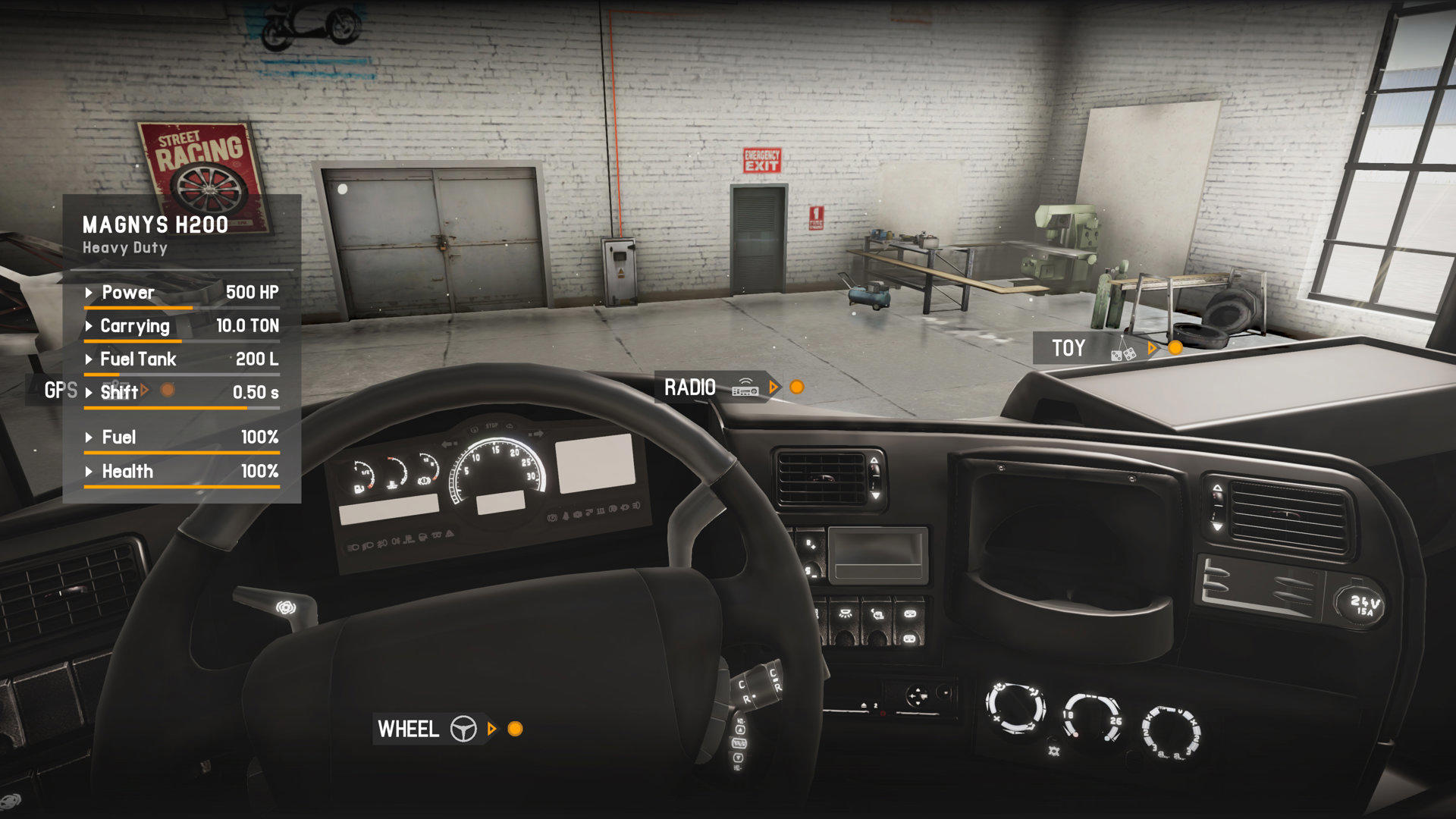Toggle the orange TOY customization dot
The image size is (1456, 819).
pos(1175,348)
